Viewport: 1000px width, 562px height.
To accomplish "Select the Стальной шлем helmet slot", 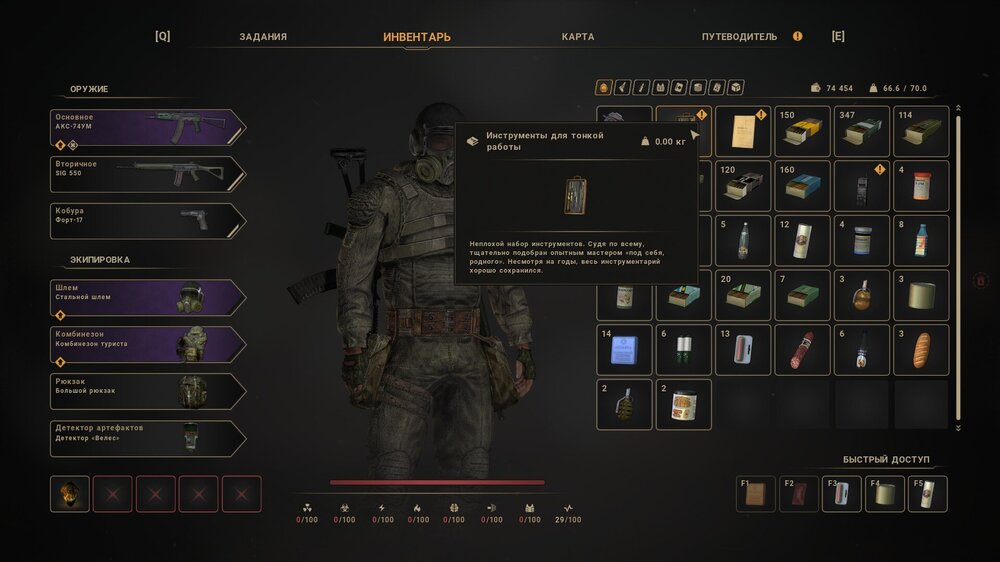I will click(148, 297).
